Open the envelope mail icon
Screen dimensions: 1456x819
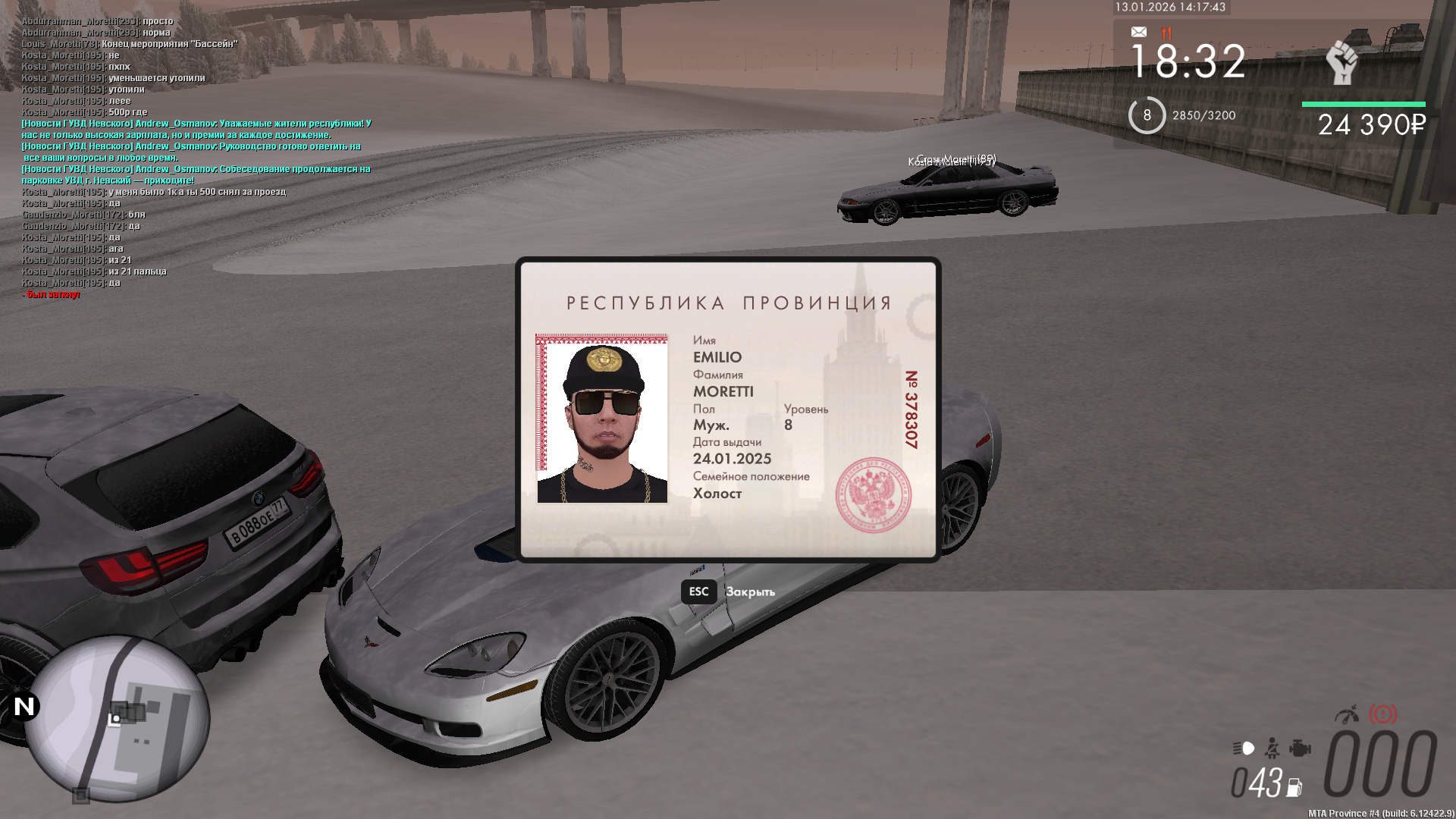click(x=1139, y=32)
